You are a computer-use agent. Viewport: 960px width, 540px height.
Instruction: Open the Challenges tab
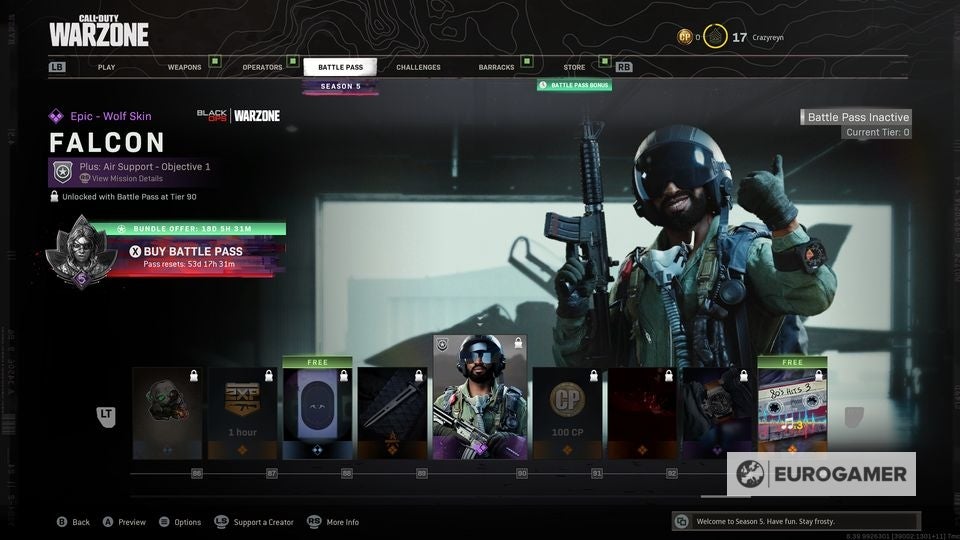point(418,67)
